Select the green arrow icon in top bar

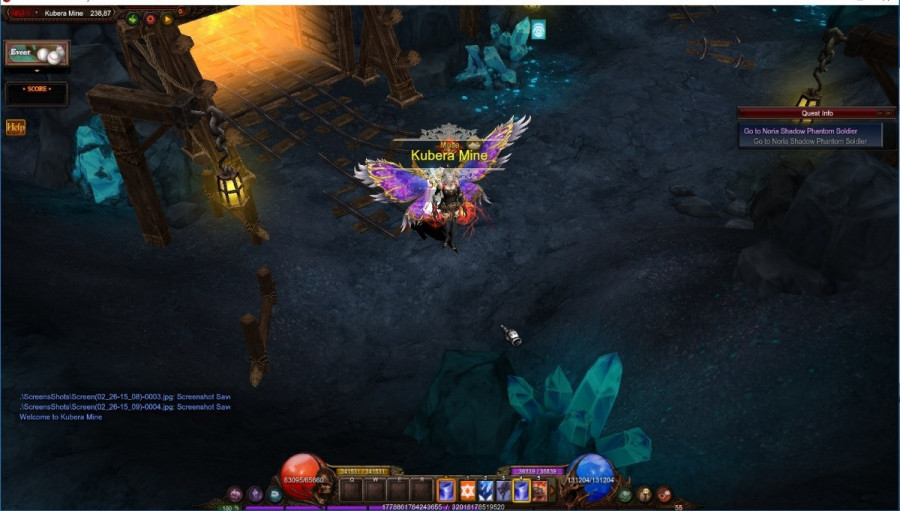(132, 18)
